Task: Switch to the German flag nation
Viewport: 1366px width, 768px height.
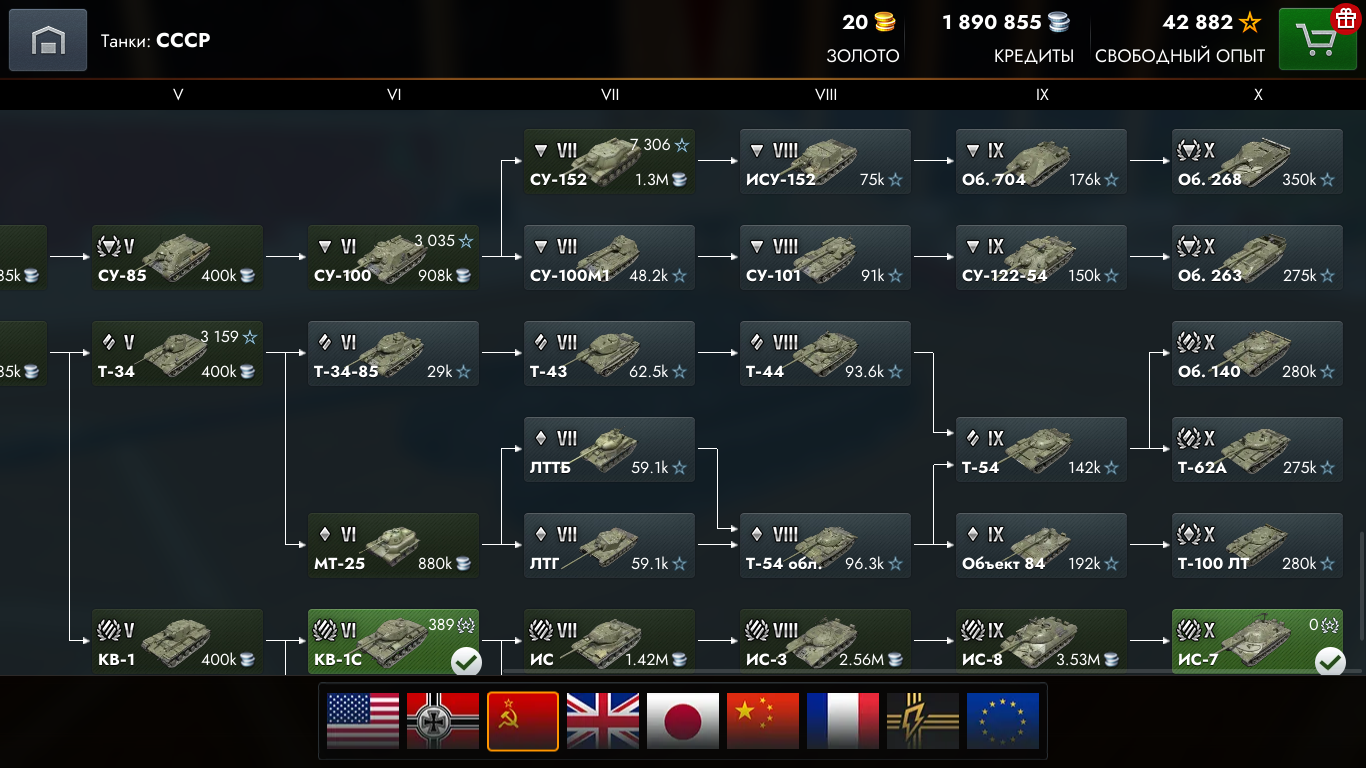Action: pyautogui.click(x=443, y=721)
